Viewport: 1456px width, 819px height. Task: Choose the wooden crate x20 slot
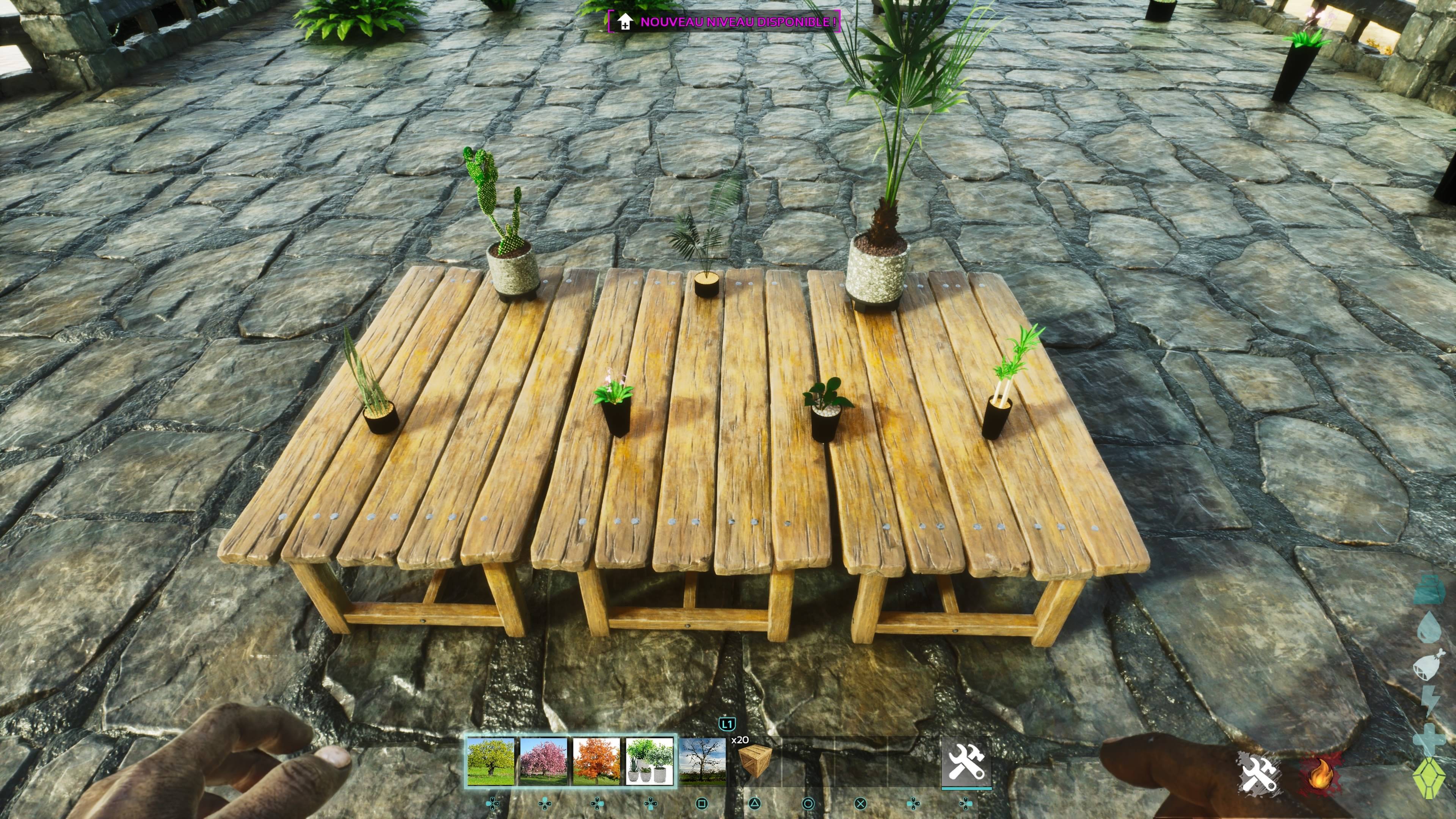(x=755, y=761)
